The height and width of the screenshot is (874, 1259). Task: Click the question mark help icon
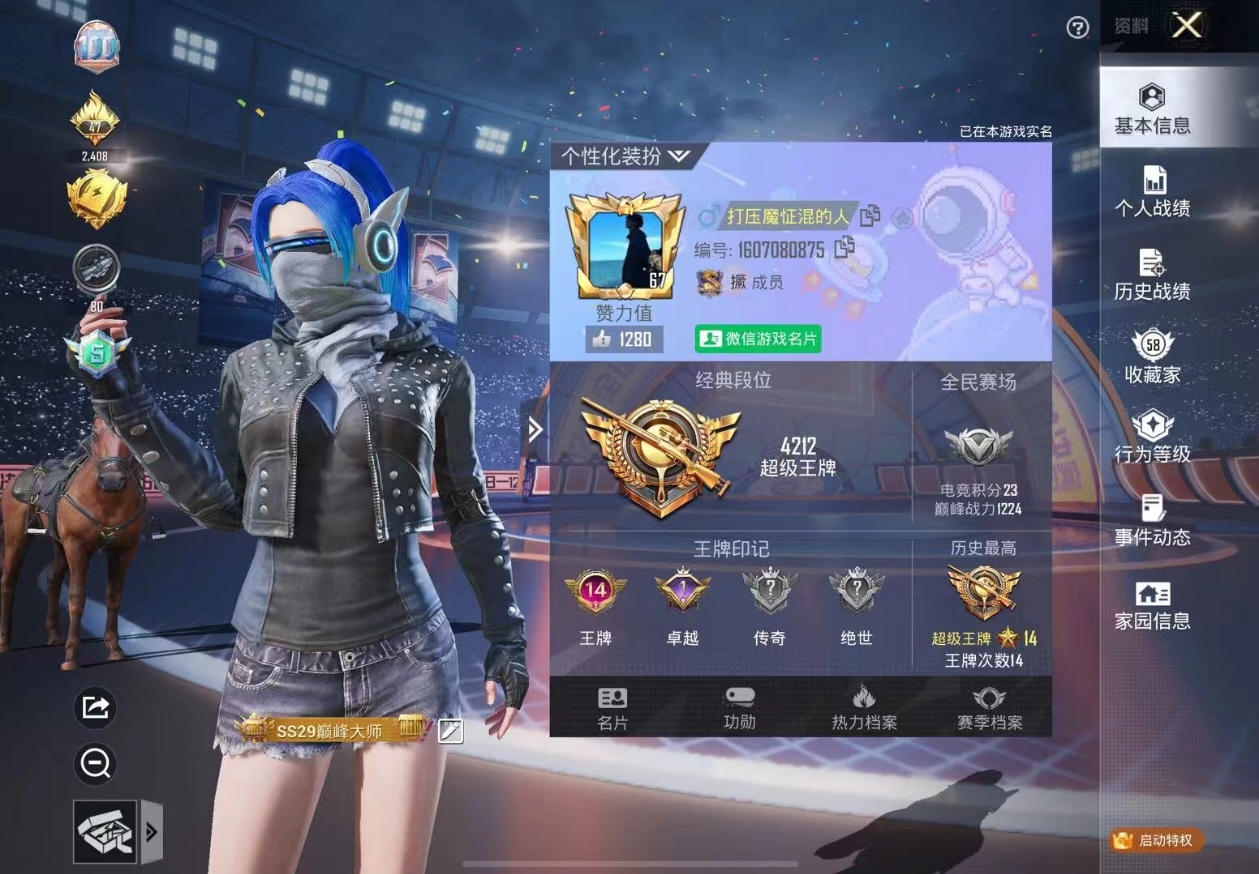click(1077, 28)
